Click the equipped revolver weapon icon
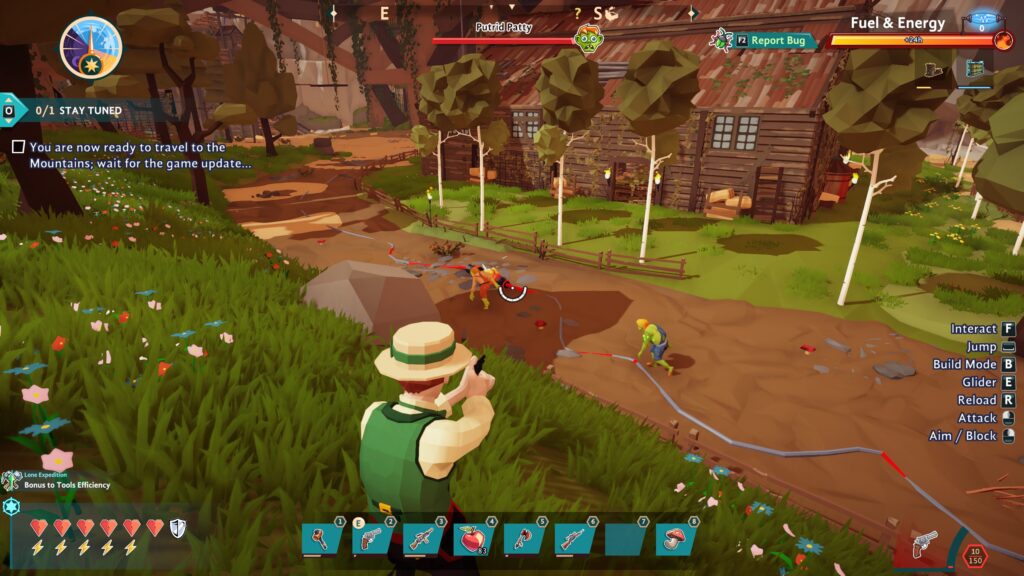 (925, 543)
